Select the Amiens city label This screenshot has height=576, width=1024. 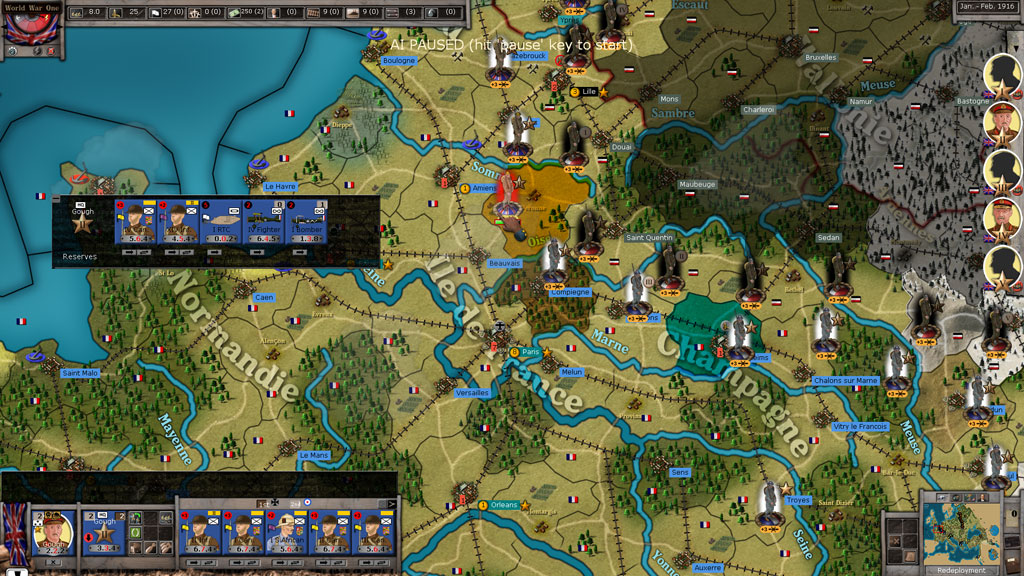point(485,188)
